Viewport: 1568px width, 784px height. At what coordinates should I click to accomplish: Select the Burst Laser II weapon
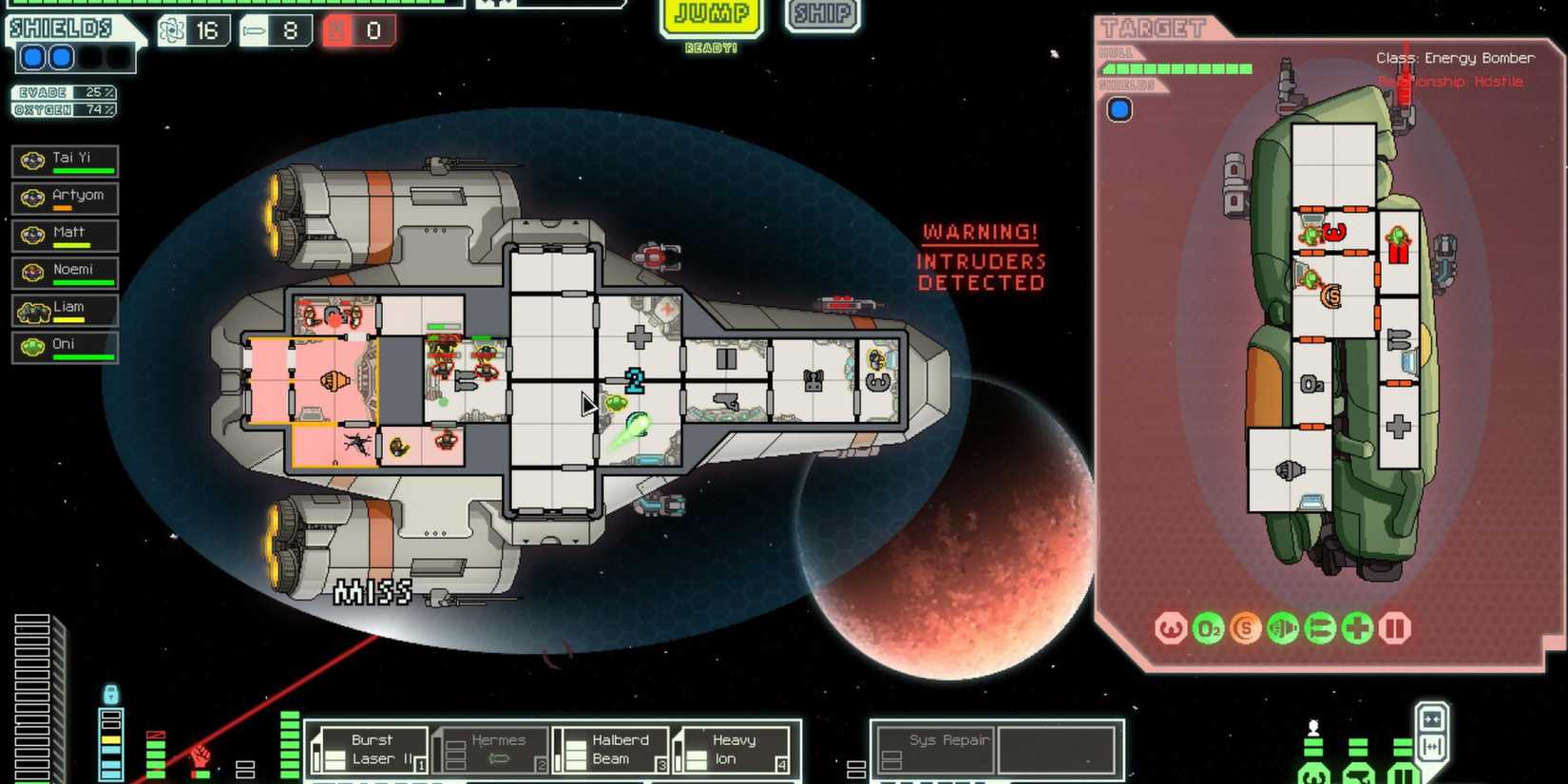coord(375,750)
